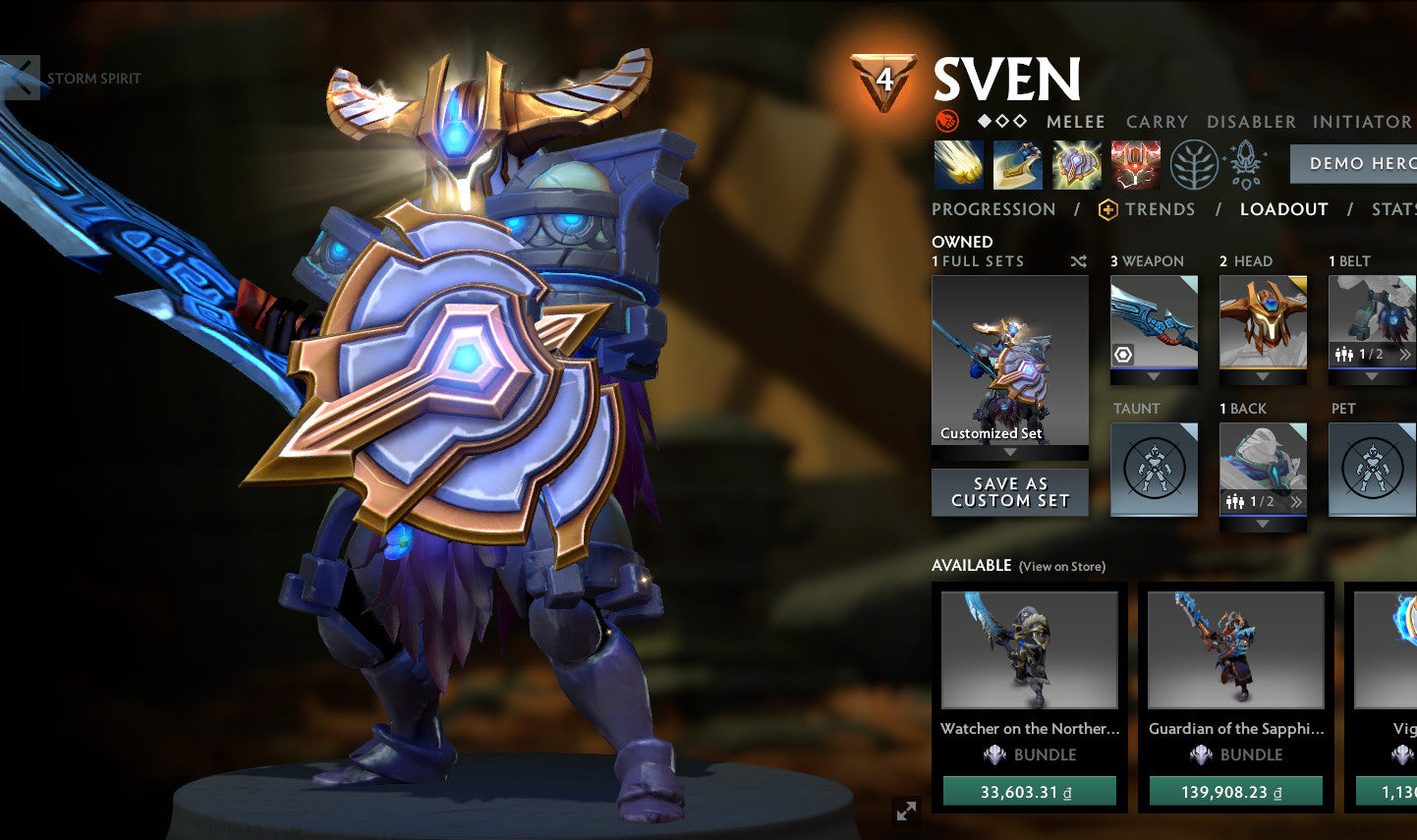Select the God's Strength ability icon
Image resolution: width=1417 pixels, height=840 pixels.
click(1135, 164)
